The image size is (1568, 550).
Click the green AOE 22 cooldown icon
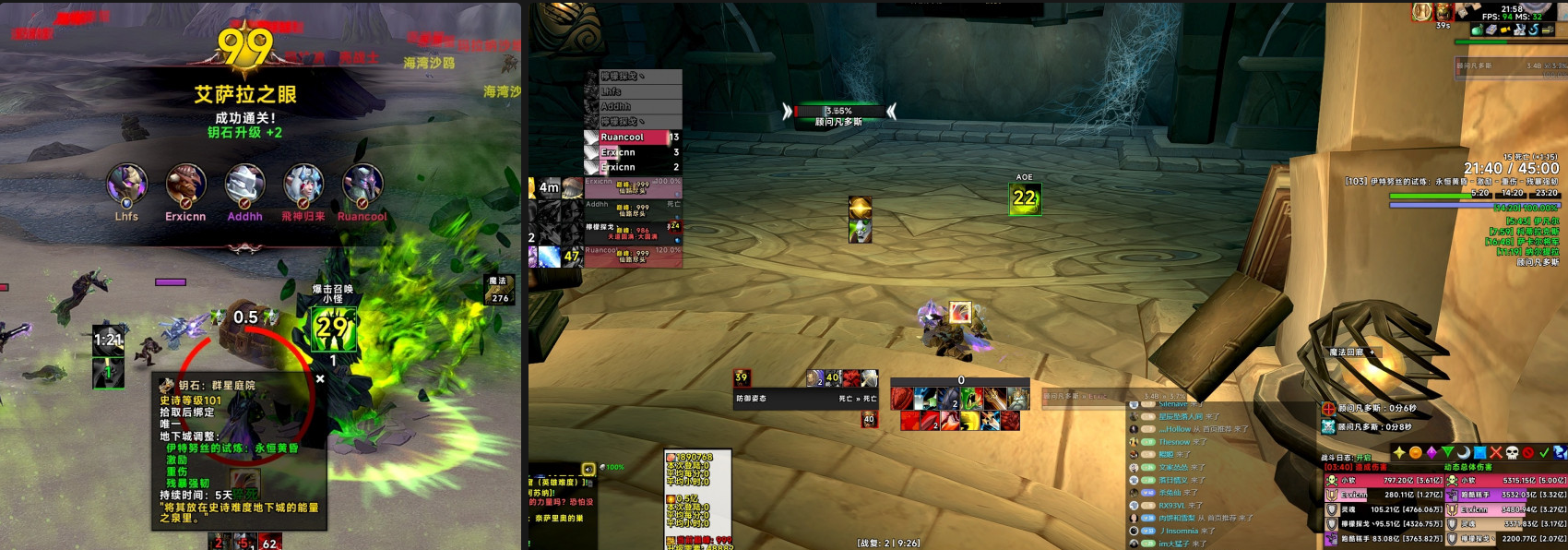[1025, 197]
